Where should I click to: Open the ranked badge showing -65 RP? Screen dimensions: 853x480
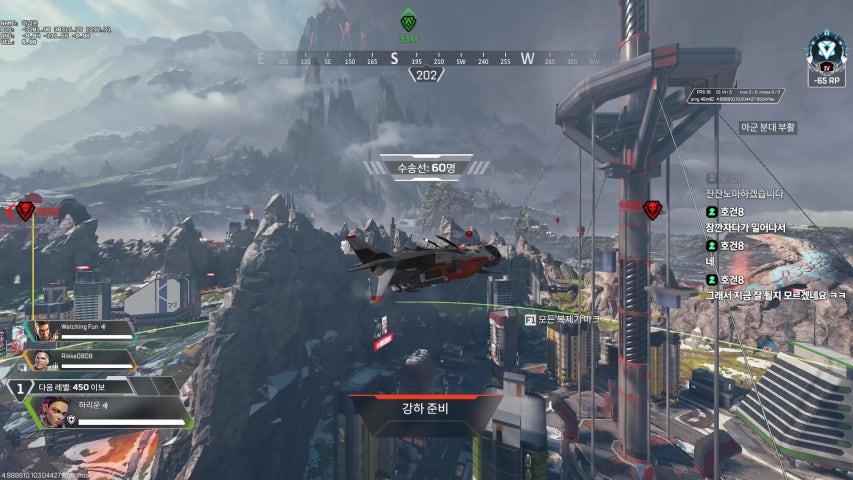pyautogui.click(x=827, y=57)
